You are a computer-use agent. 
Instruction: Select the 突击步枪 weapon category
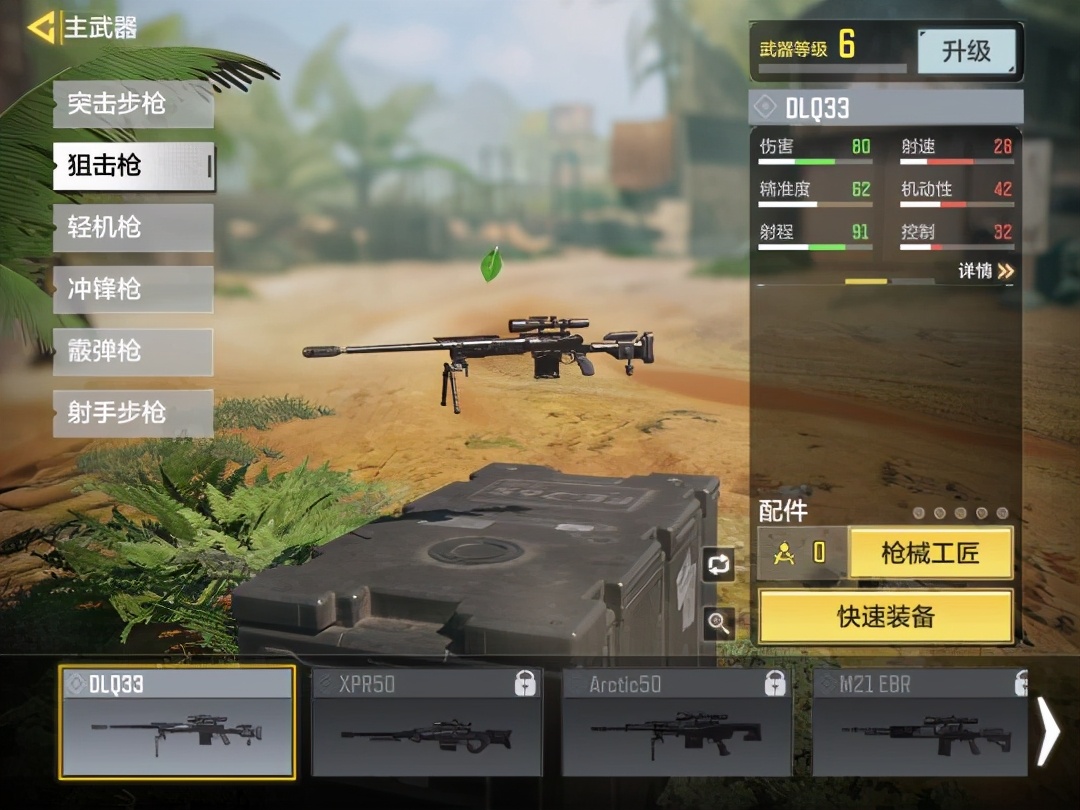[133, 104]
